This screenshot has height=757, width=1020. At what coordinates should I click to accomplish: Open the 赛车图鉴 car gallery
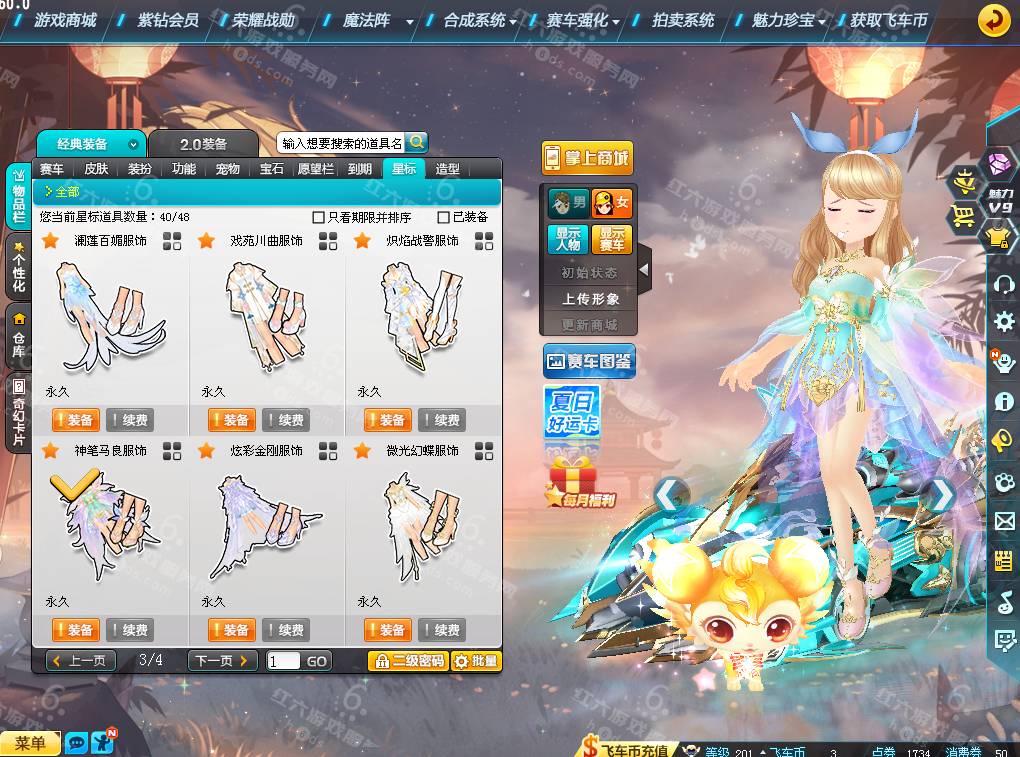pos(589,361)
